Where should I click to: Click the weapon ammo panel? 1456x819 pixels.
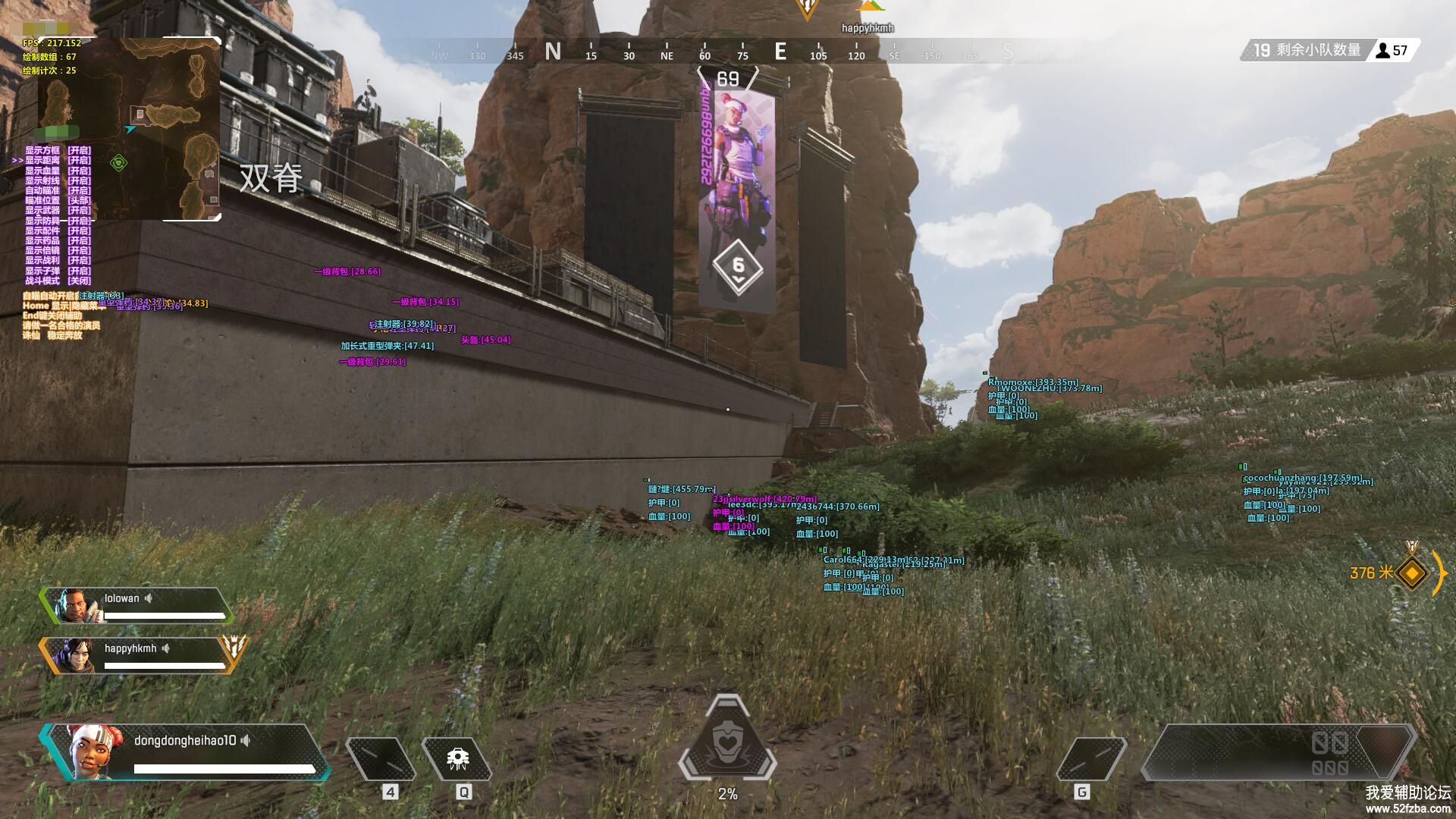(x=1278, y=752)
